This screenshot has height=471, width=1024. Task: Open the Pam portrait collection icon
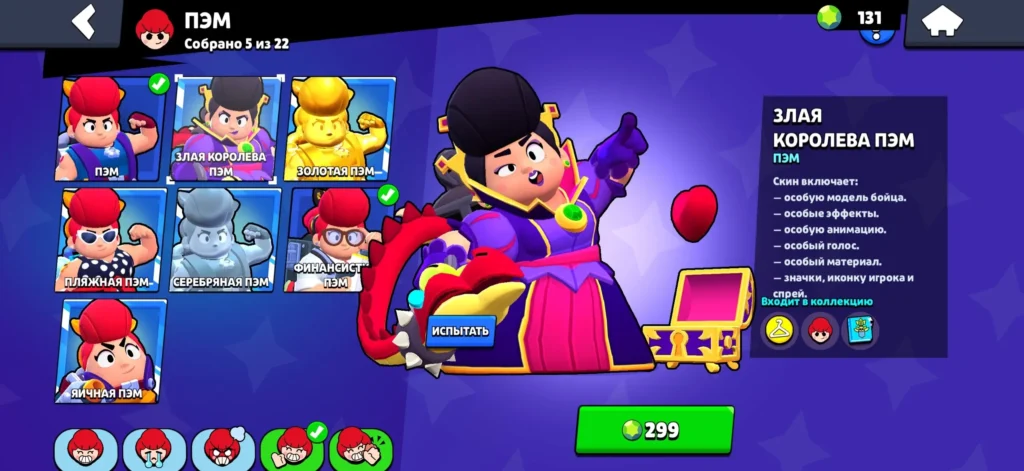[820, 330]
